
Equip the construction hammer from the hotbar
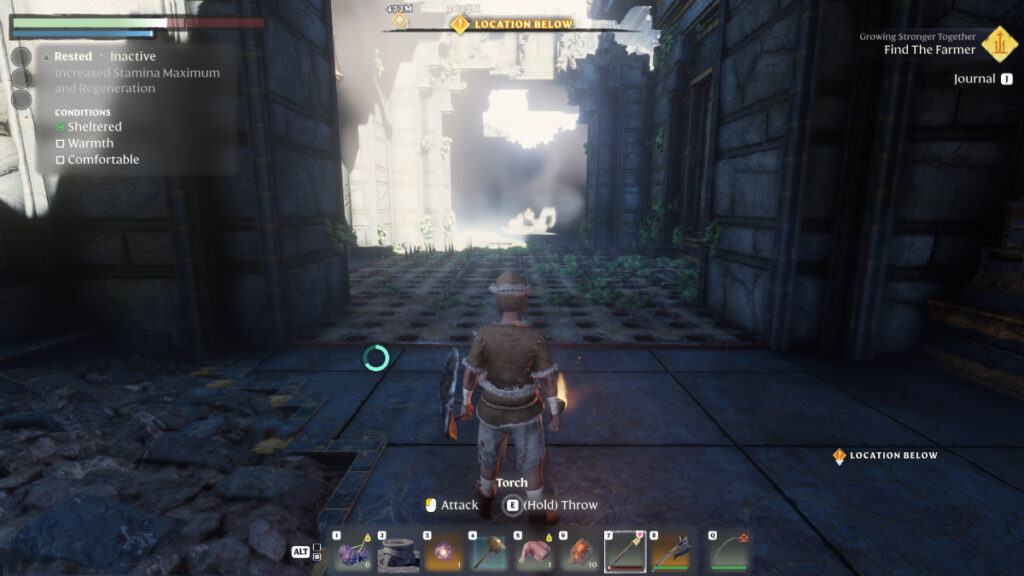487,552
